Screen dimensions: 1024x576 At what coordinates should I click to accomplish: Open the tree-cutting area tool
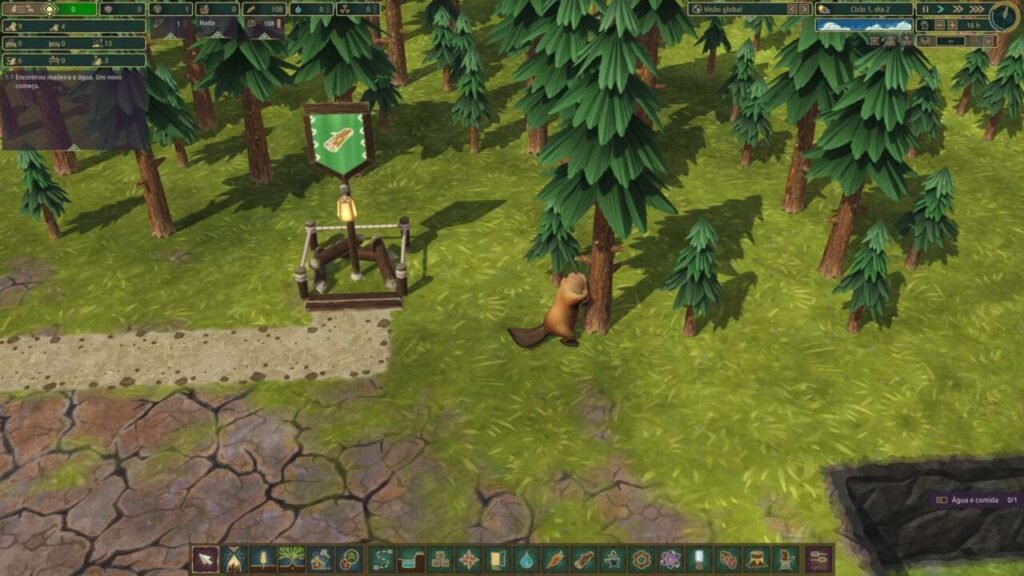234,559
